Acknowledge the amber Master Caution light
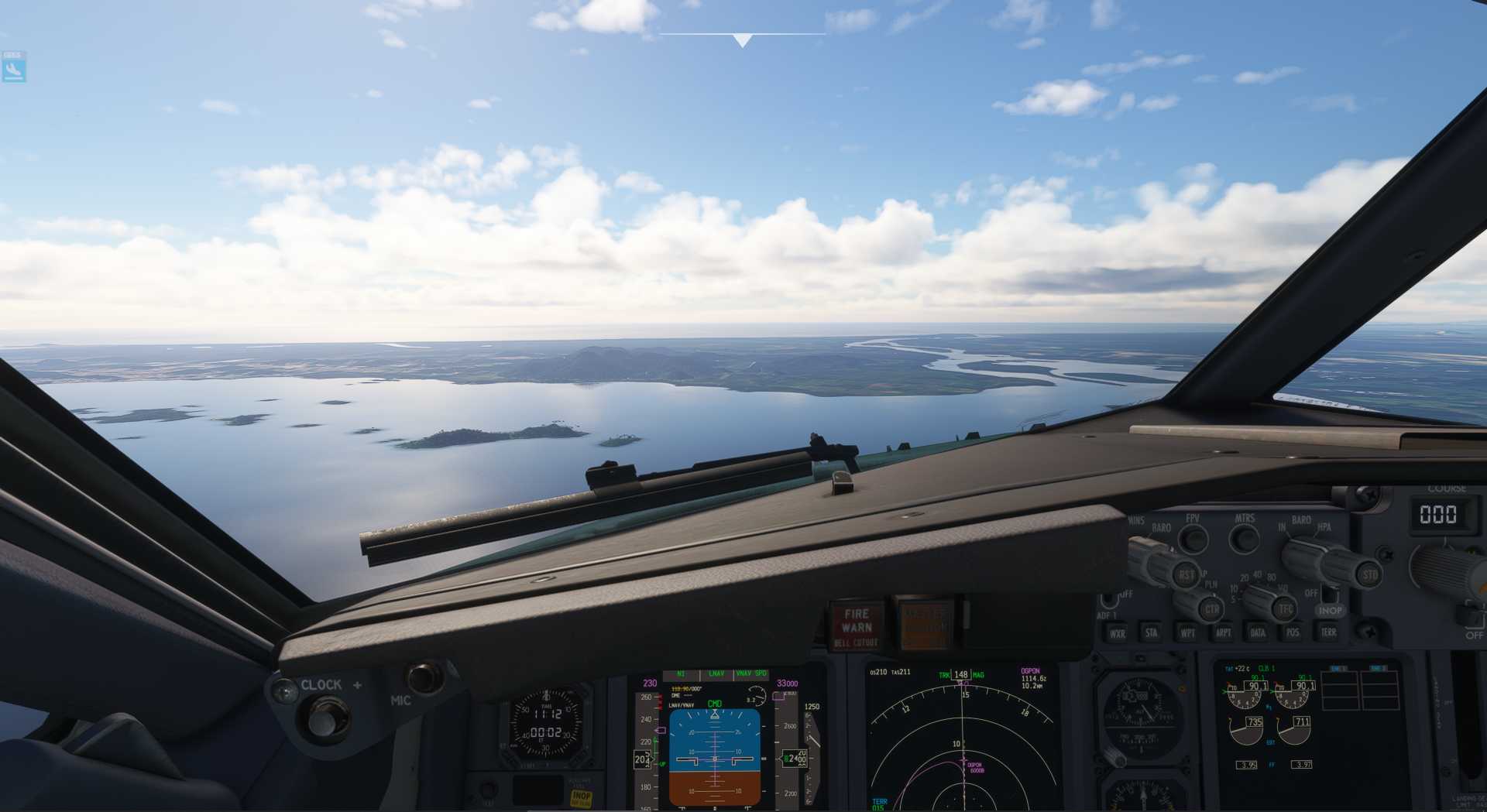1487x812 pixels. (925, 624)
